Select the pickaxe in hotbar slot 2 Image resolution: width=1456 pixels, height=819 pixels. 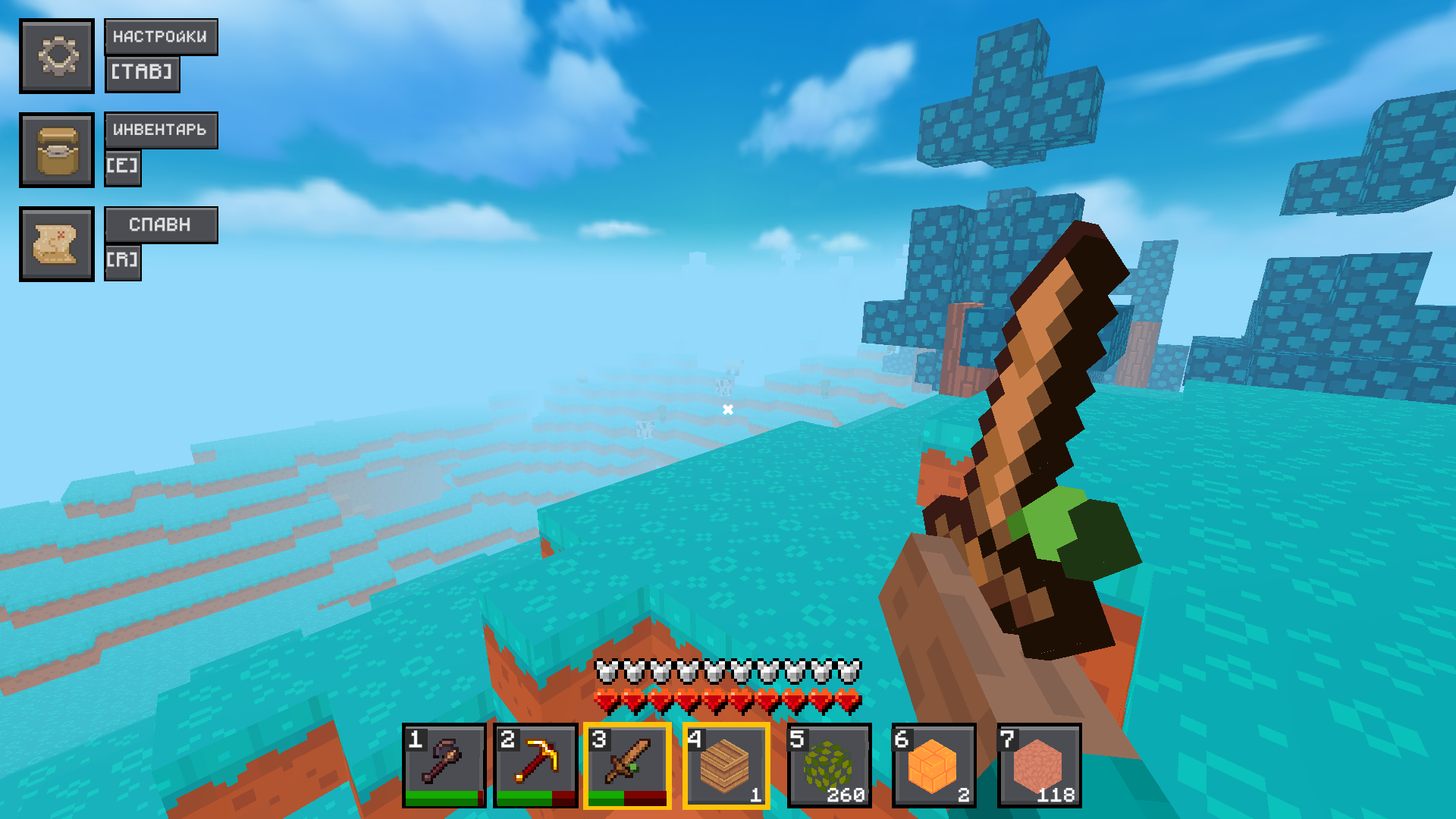535,764
